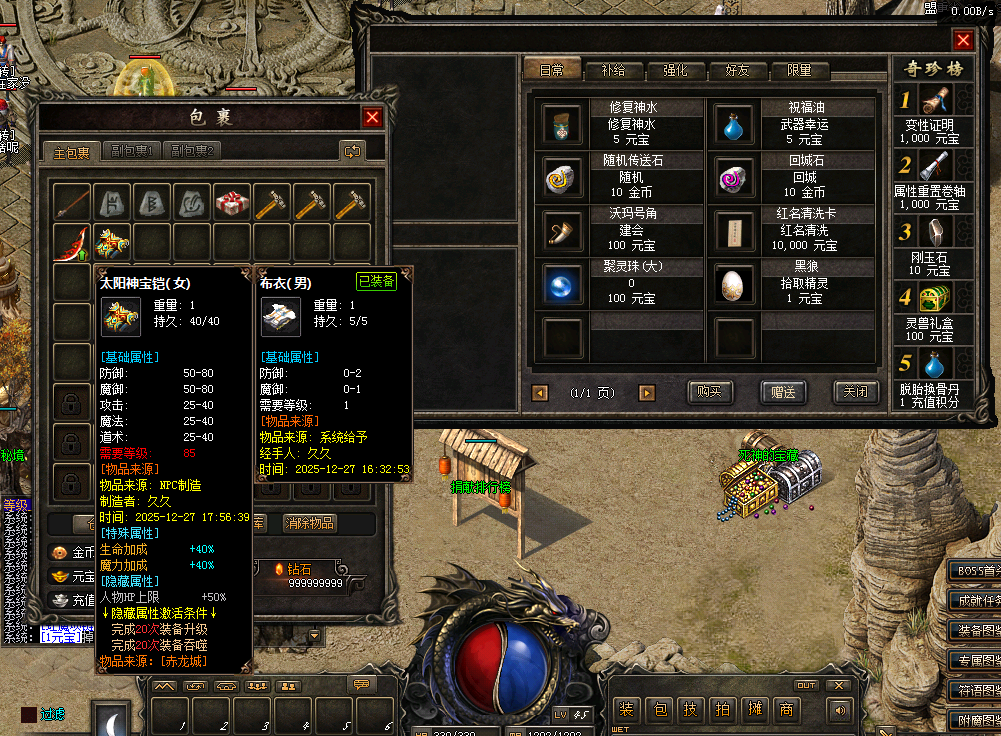Viewport: 1001px width, 736px height.
Task: Select the 修复神水 shop item
Action: tap(562, 124)
